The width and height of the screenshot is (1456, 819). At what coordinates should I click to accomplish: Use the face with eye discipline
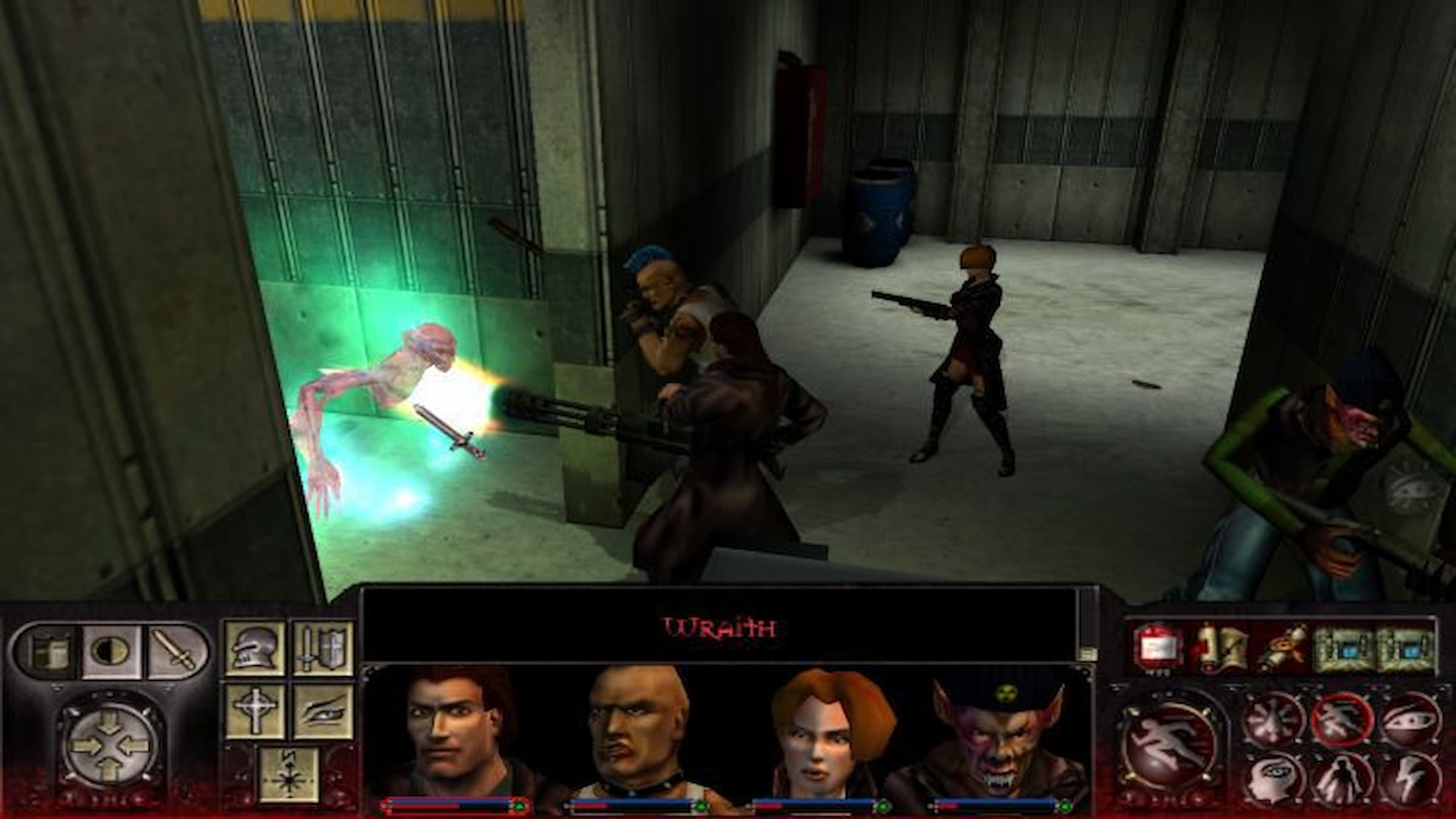[1272, 781]
